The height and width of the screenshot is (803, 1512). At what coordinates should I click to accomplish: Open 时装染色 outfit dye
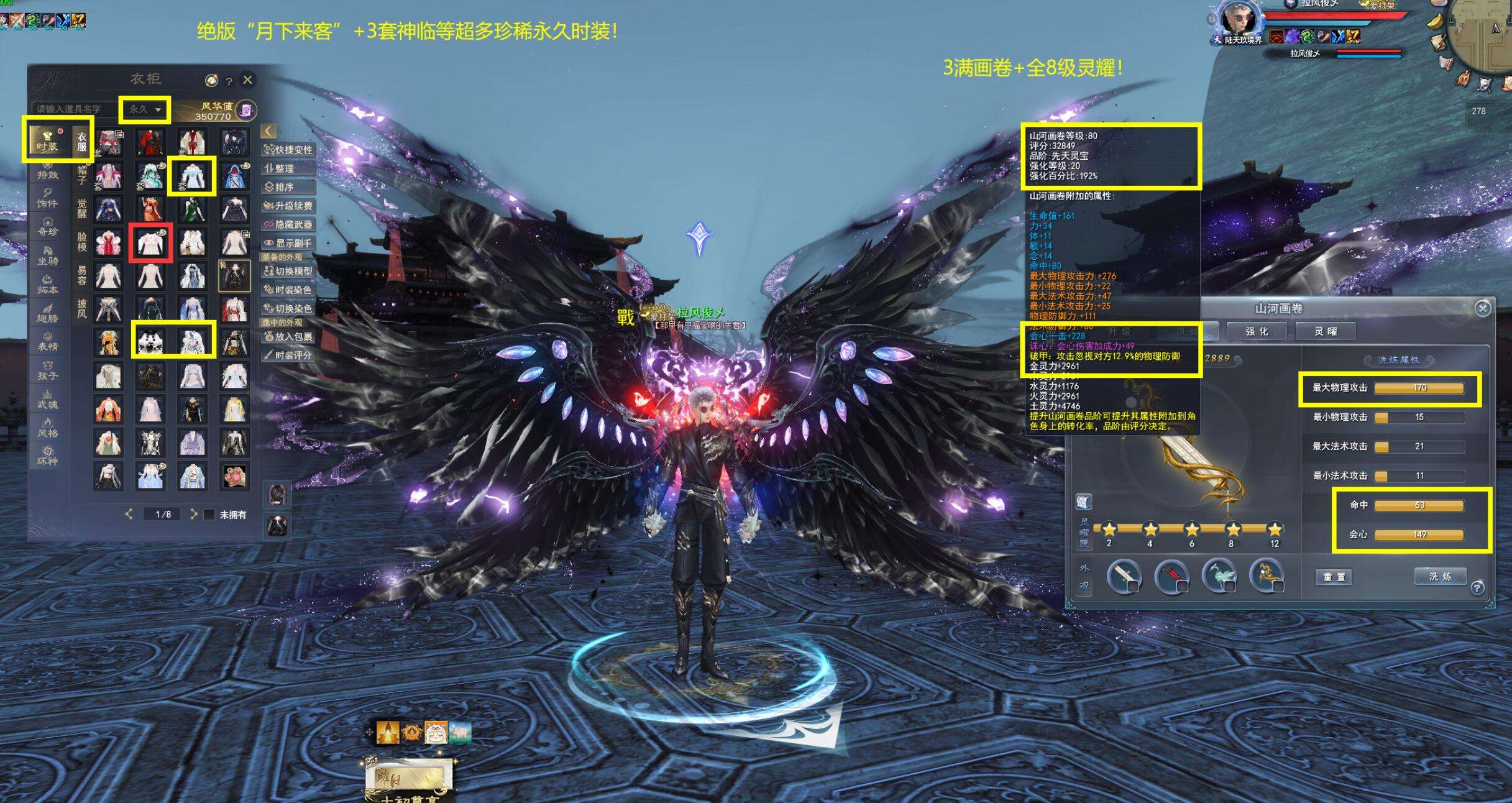click(x=288, y=290)
